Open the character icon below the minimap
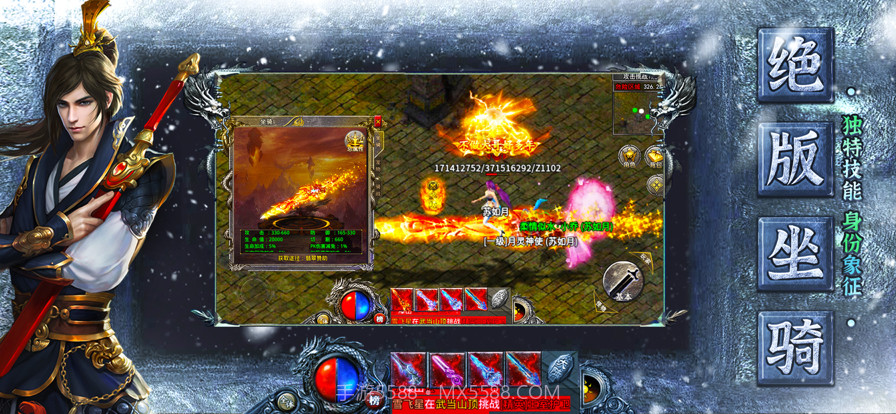 click(x=629, y=154)
